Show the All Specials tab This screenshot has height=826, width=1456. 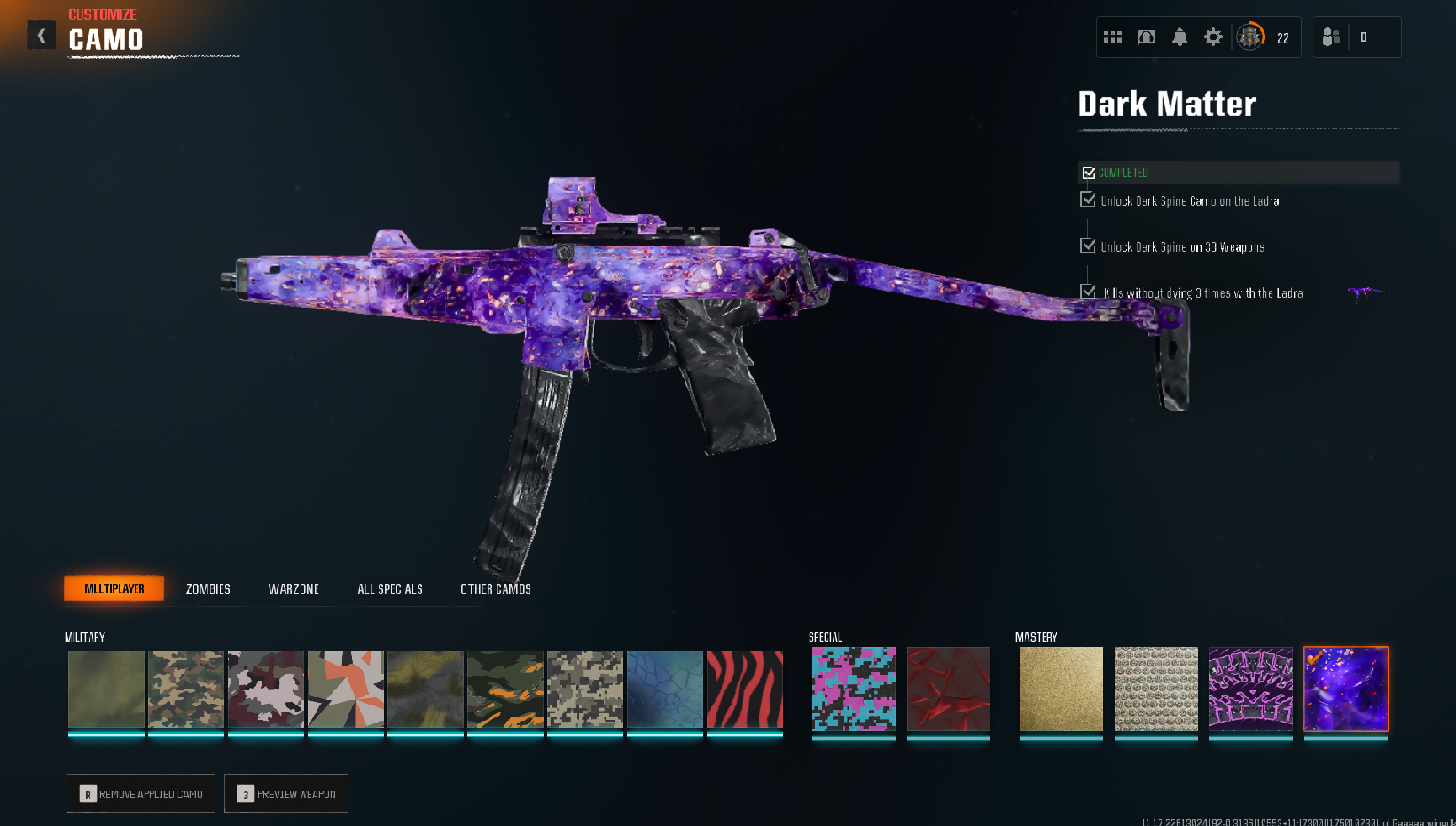(x=390, y=589)
